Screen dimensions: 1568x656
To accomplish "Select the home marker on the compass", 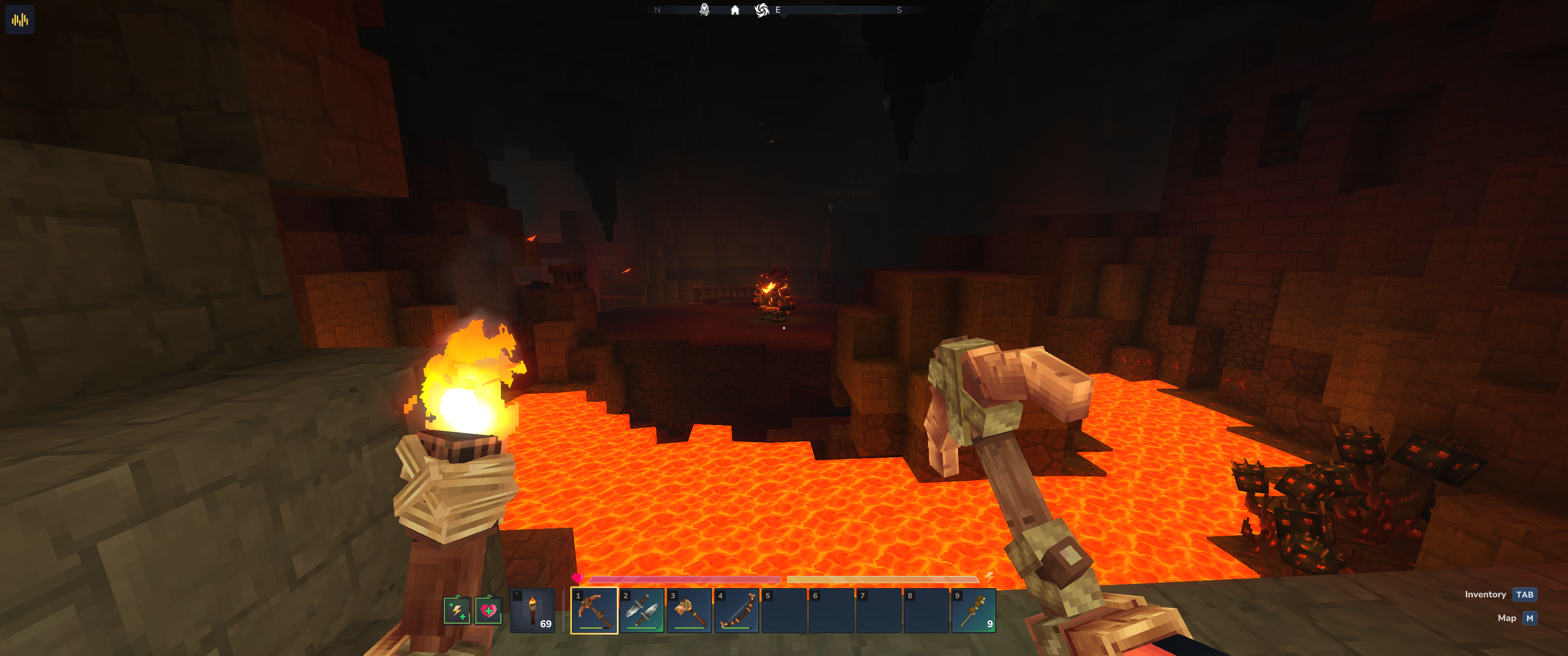I will click(735, 10).
